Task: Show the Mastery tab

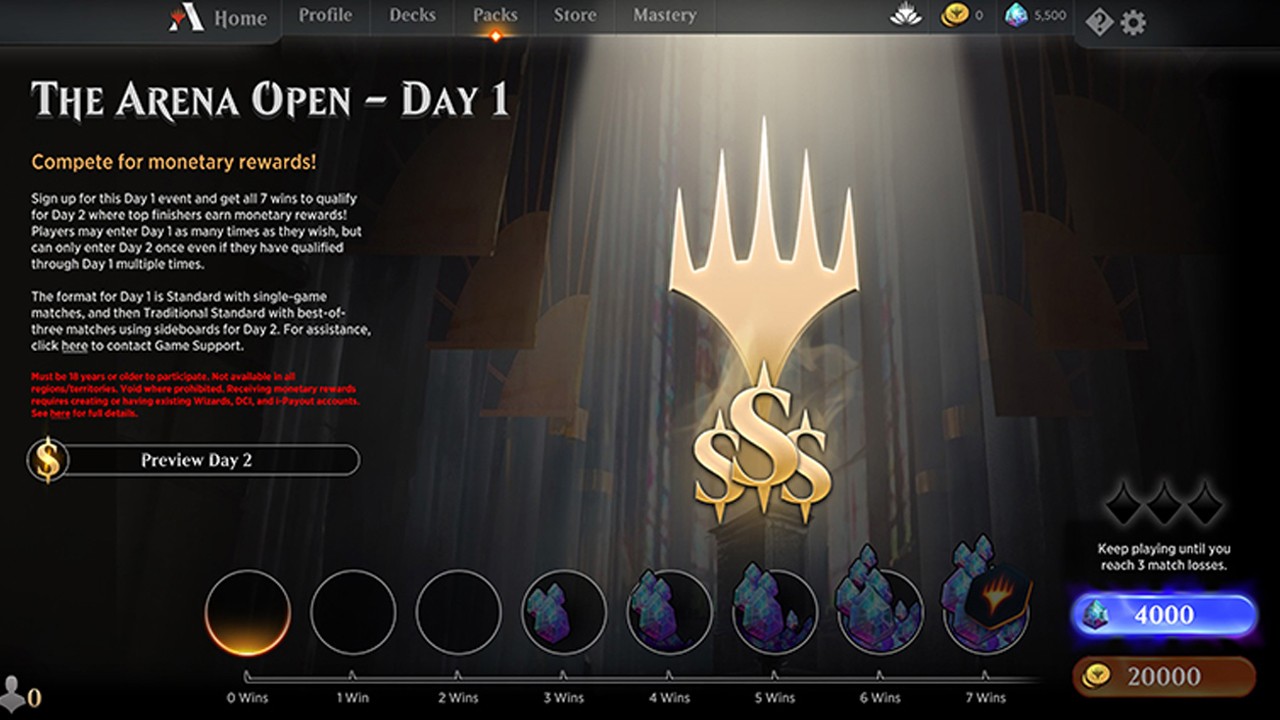Action: click(664, 15)
